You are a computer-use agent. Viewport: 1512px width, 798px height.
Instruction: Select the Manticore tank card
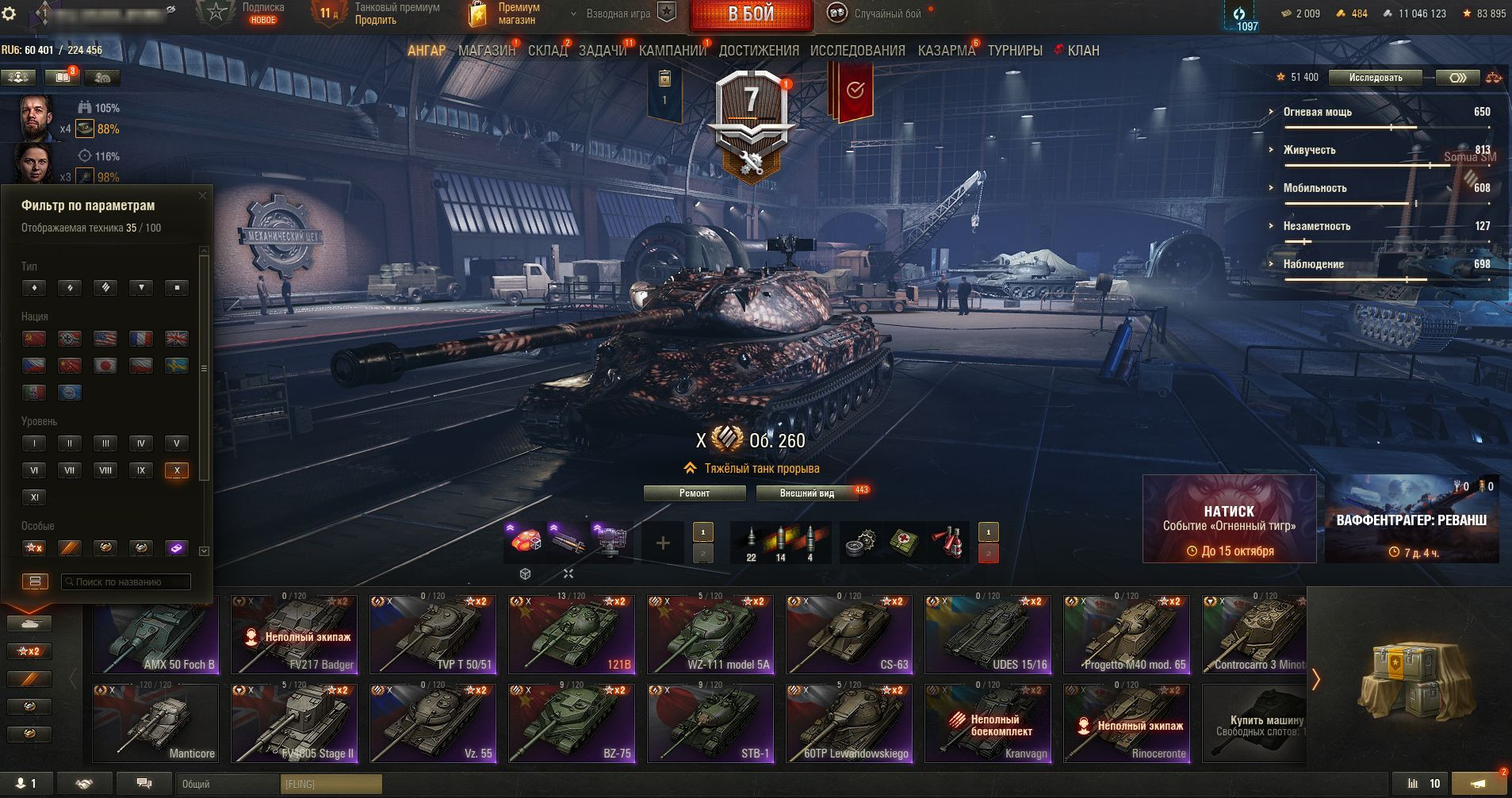click(155, 723)
